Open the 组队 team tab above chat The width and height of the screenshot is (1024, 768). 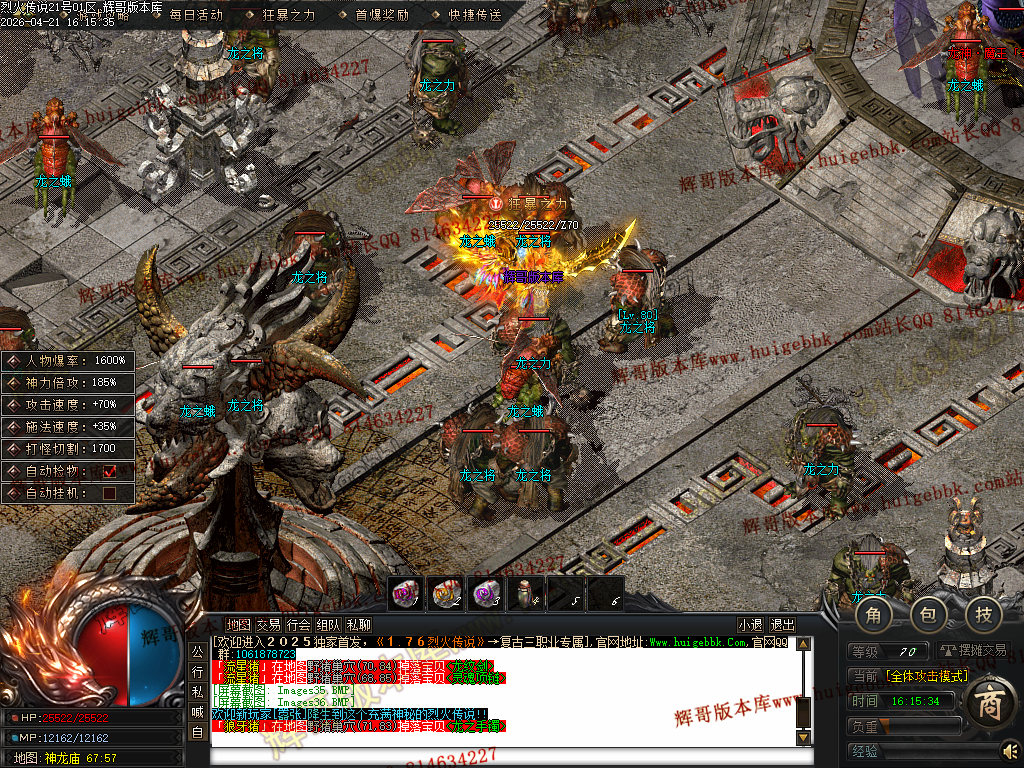(x=328, y=625)
